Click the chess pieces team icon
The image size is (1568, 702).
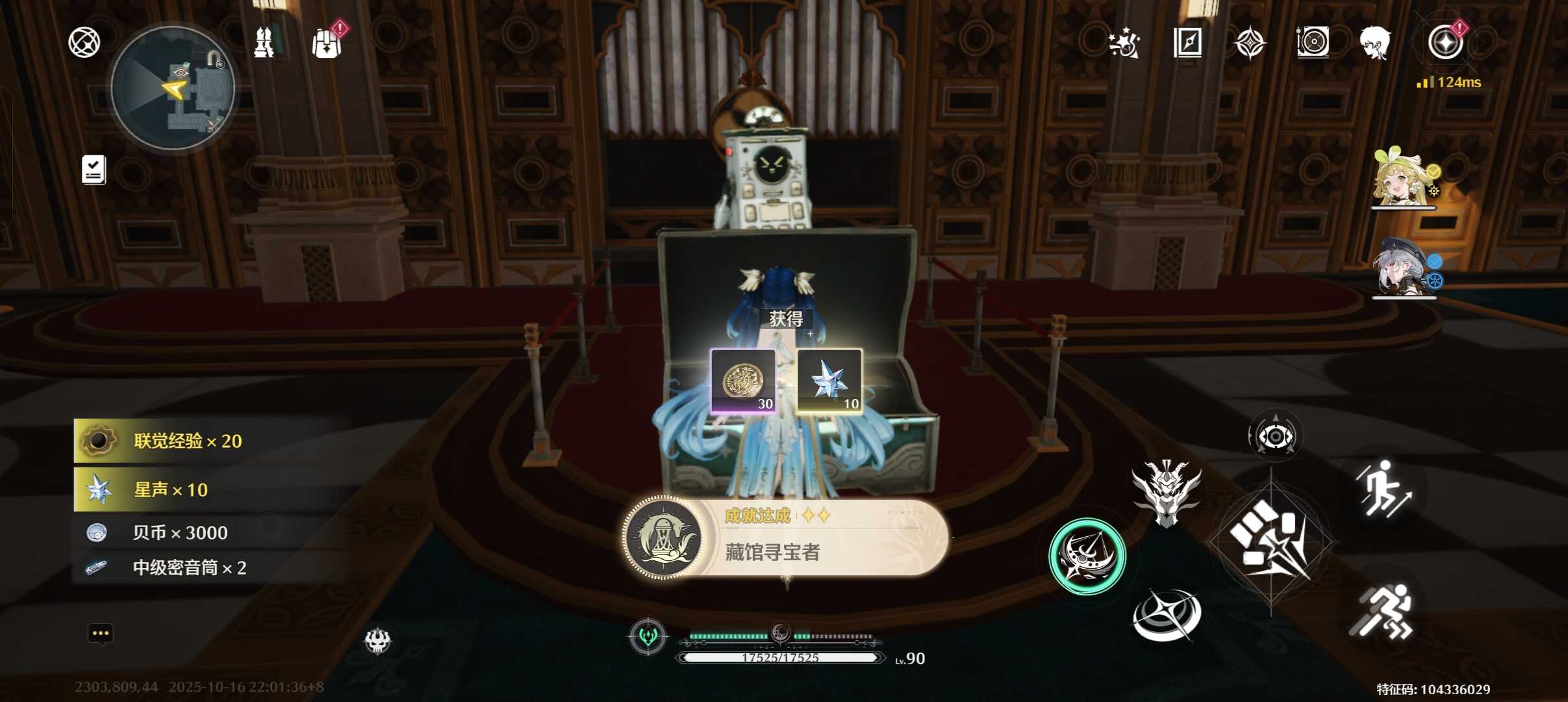click(264, 43)
